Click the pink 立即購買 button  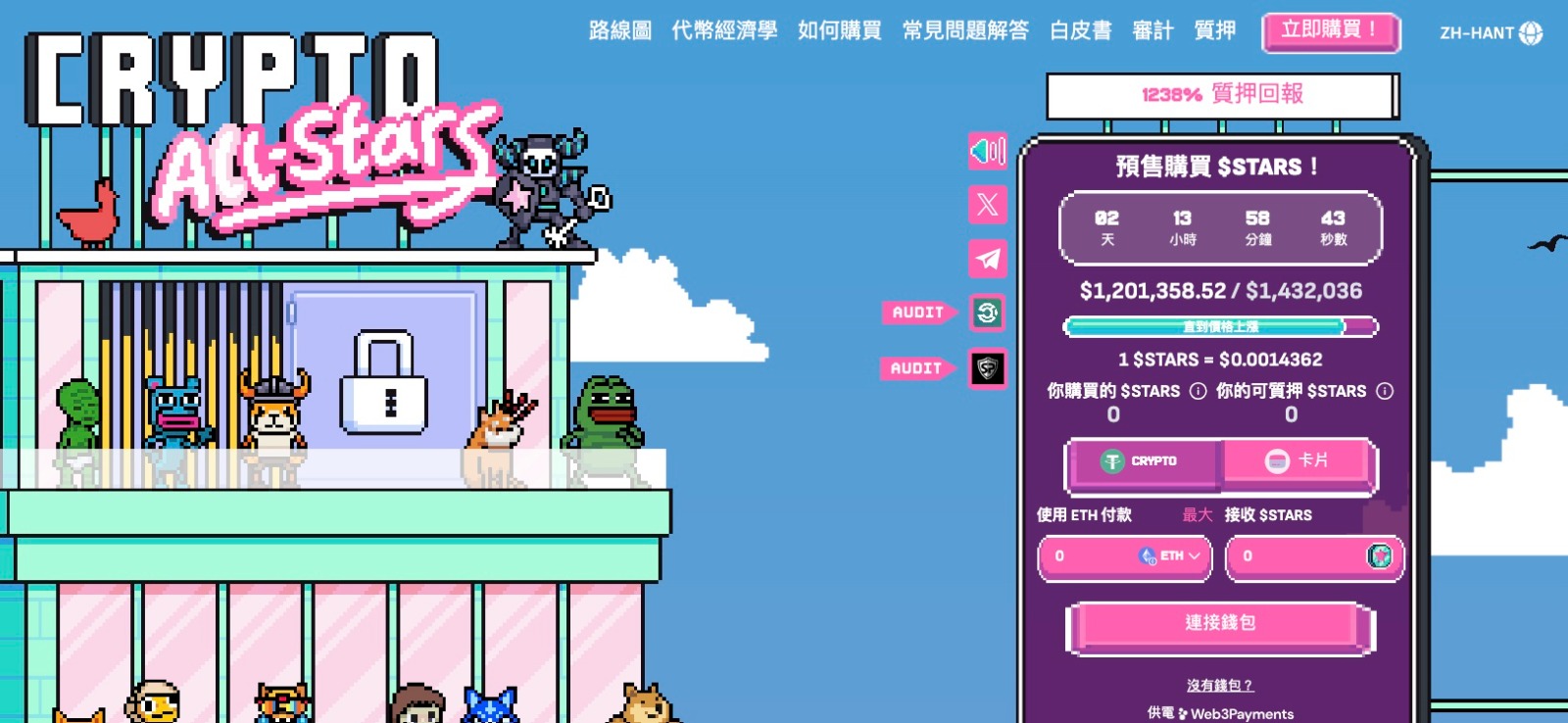click(x=1330, y=31)
